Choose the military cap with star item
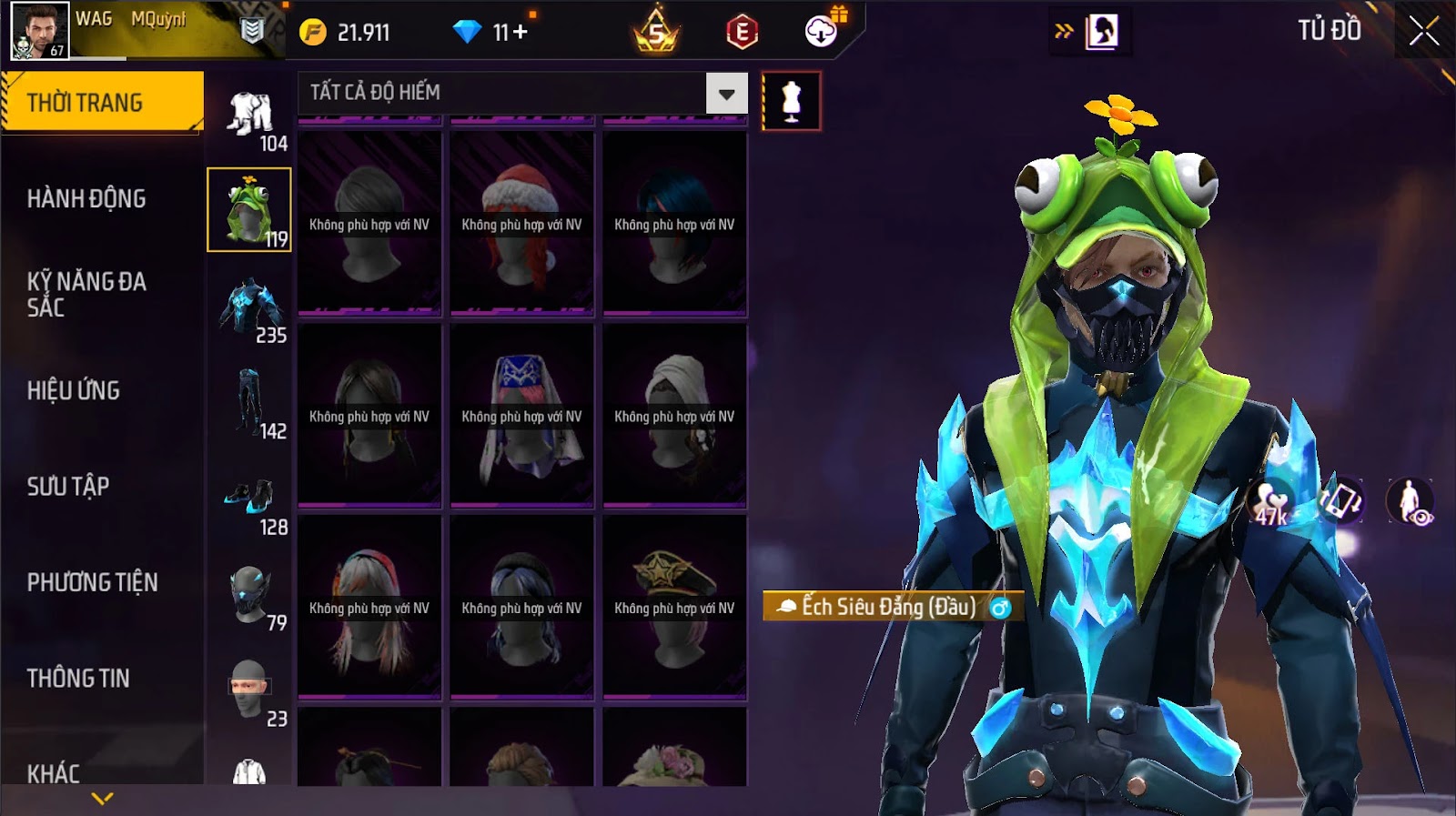Screen dimensions: 1456x816 point(674,607)
